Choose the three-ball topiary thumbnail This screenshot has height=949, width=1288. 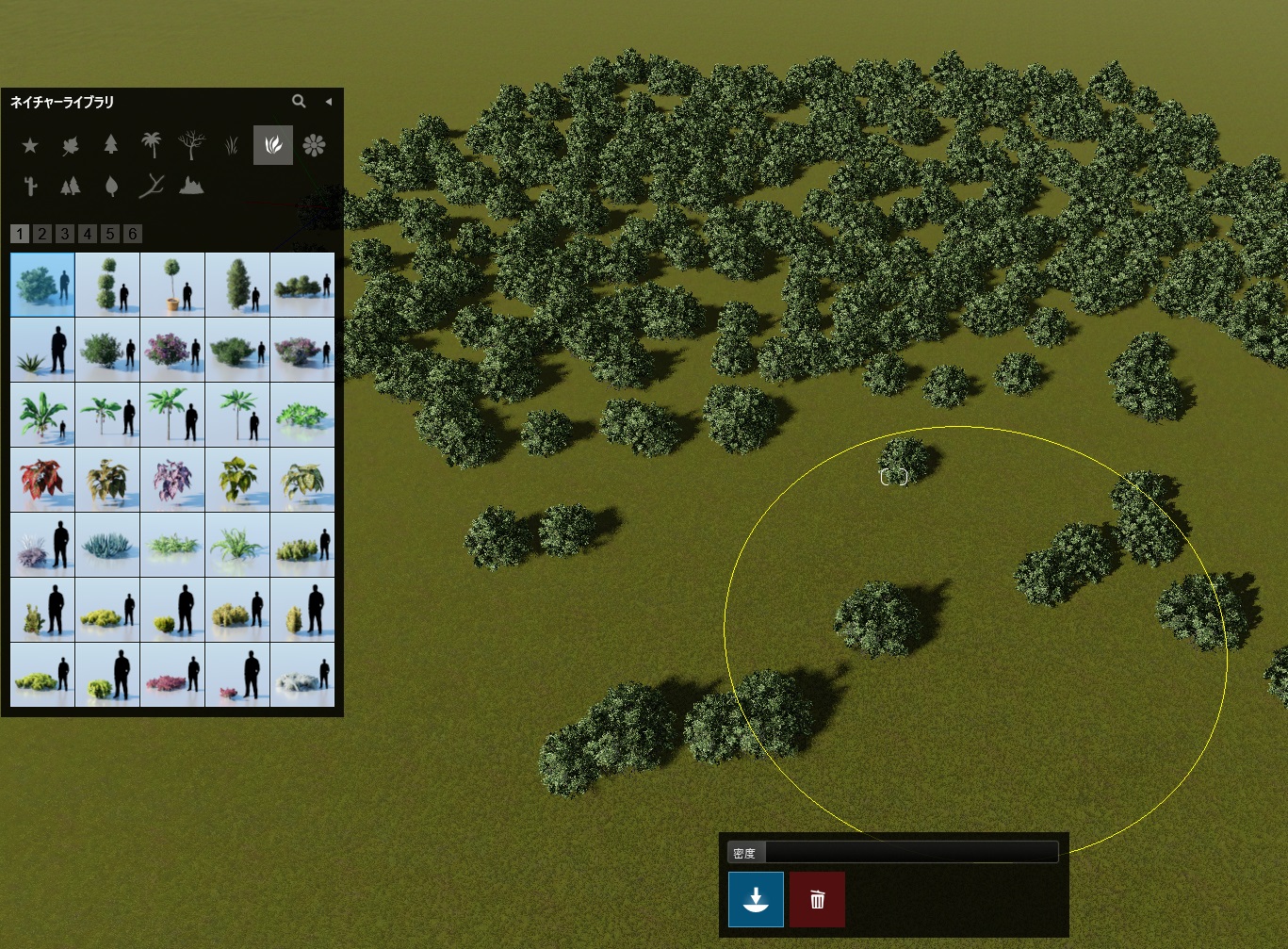tap(107, 284)
